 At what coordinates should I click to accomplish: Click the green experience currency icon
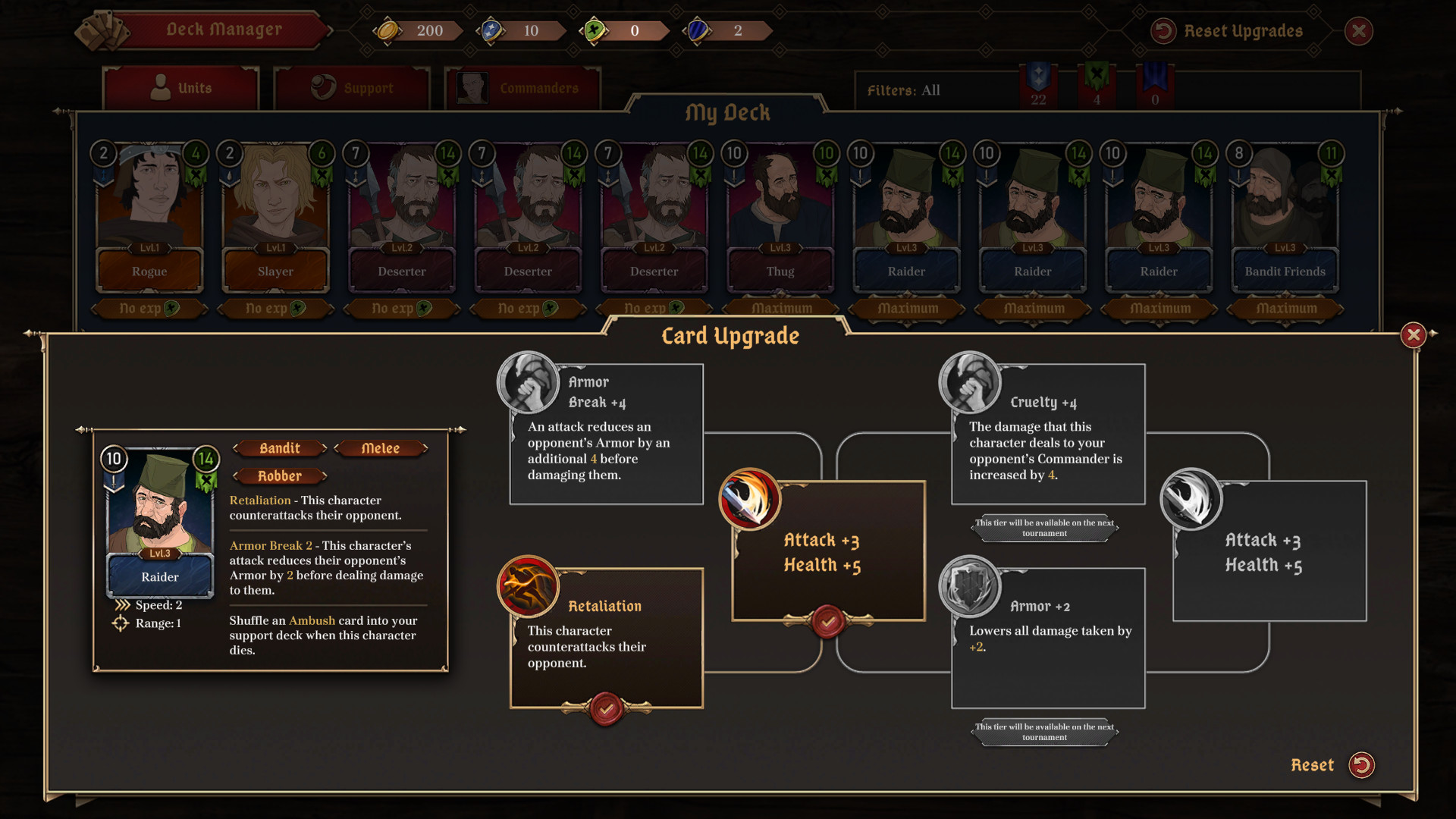click(596, 30)
